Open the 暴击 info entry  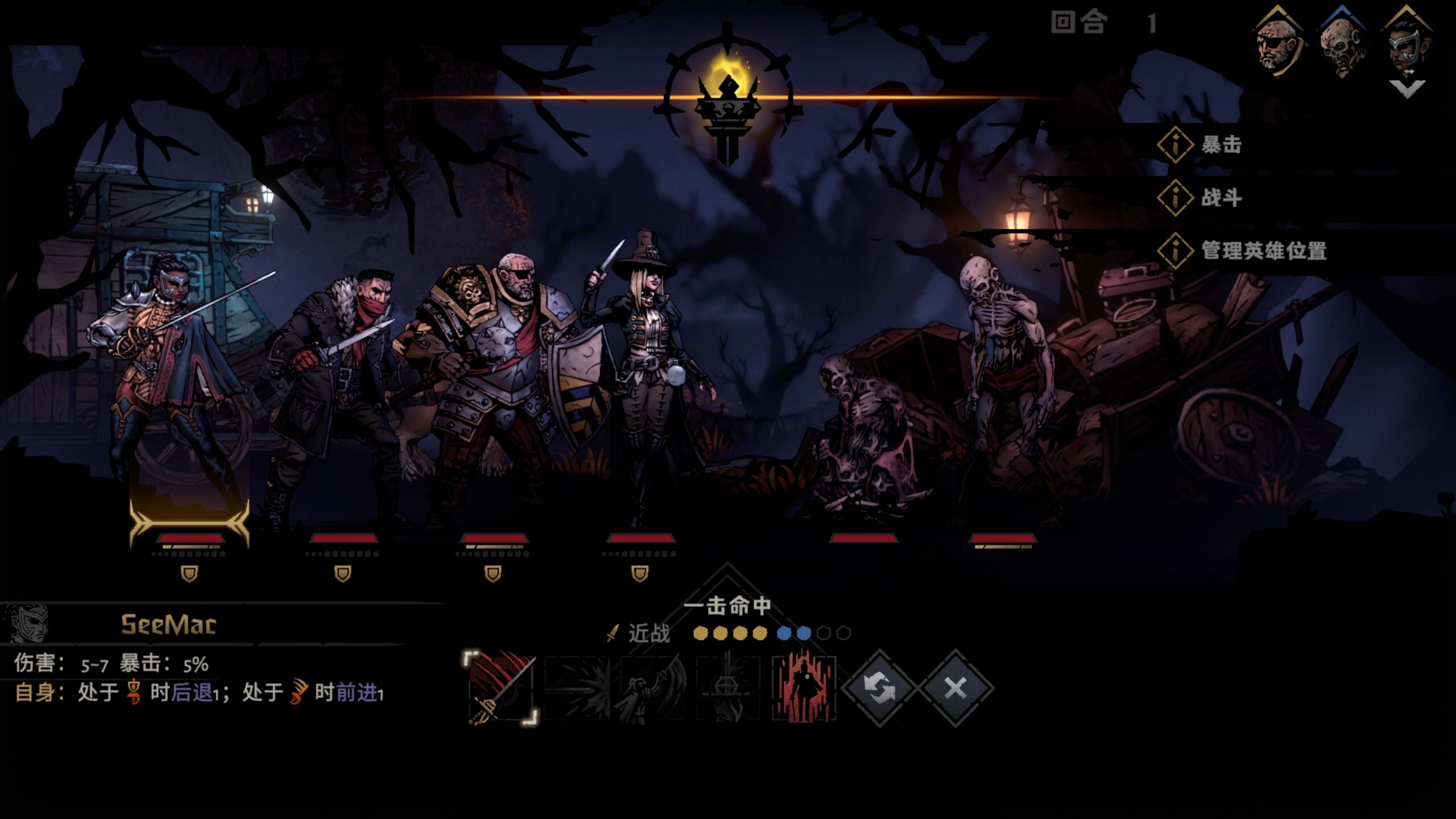tap(1221, 145)
